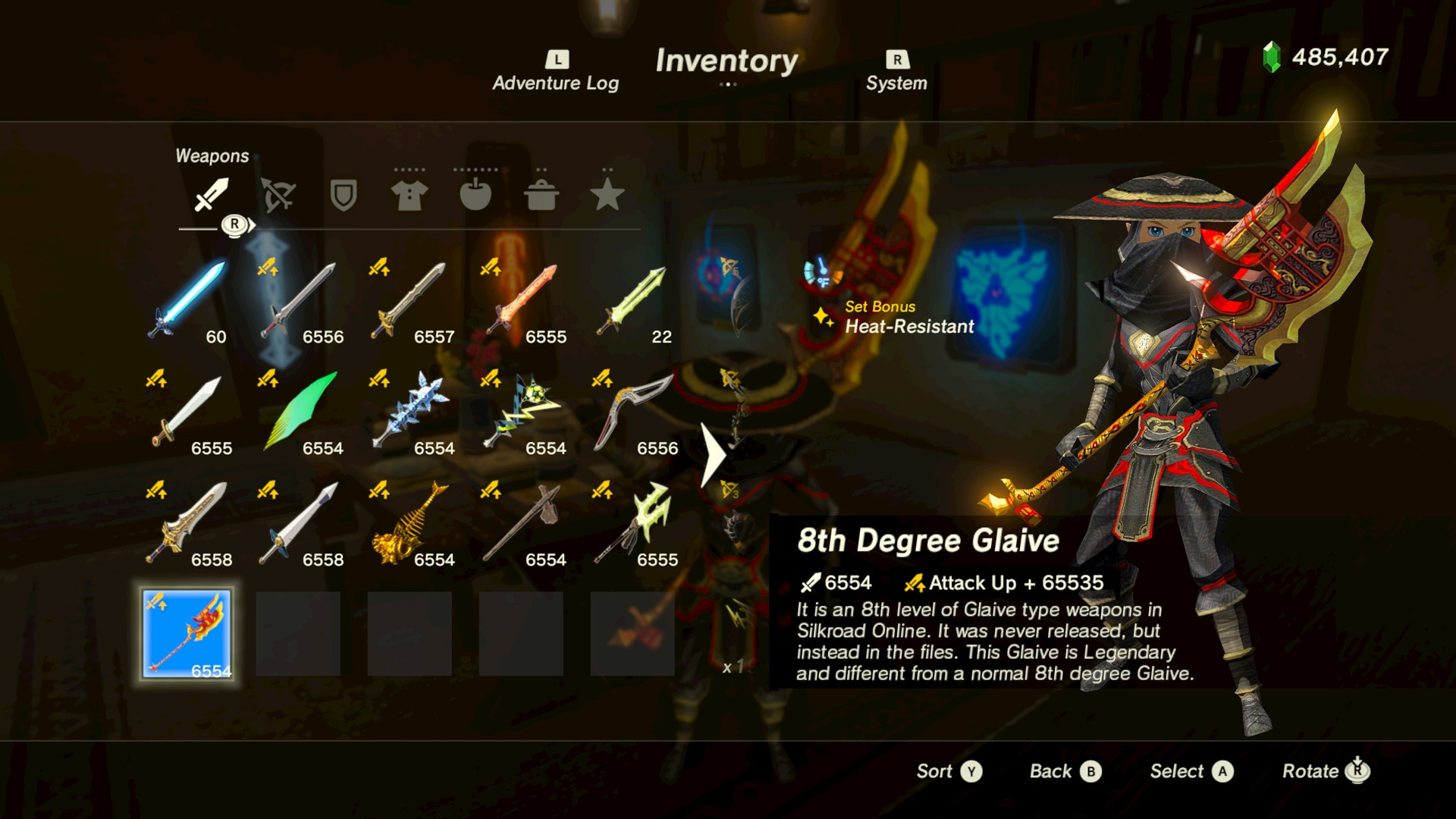Open the materials apple category tab

[475, 196]
